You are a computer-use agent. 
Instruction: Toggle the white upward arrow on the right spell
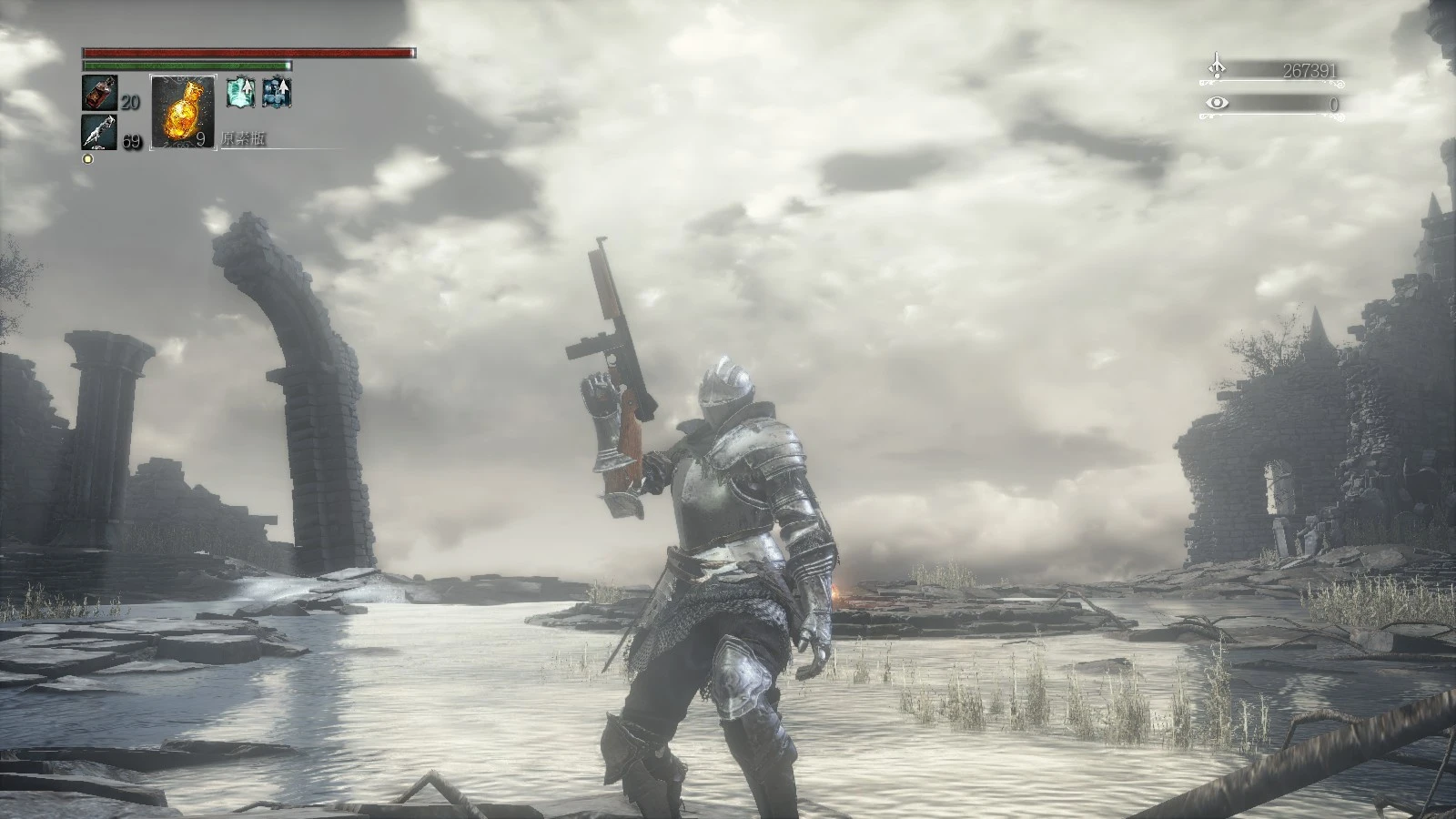pos(284,85)
